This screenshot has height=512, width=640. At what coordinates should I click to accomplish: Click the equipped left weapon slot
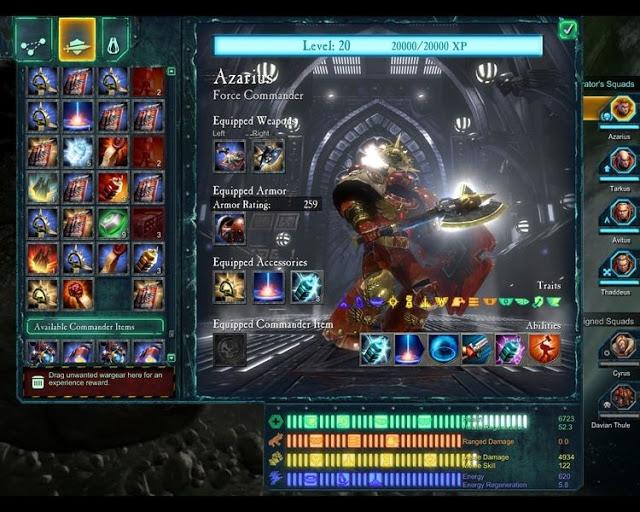(229, 156)
